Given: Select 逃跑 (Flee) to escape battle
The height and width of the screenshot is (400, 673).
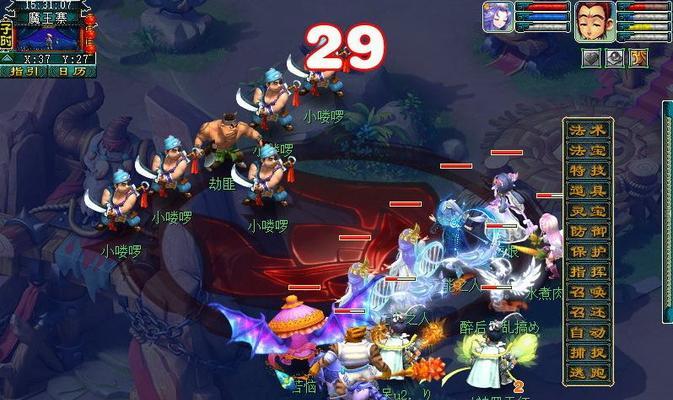Looking at the screenshot, I should click(x=587, y=371).
